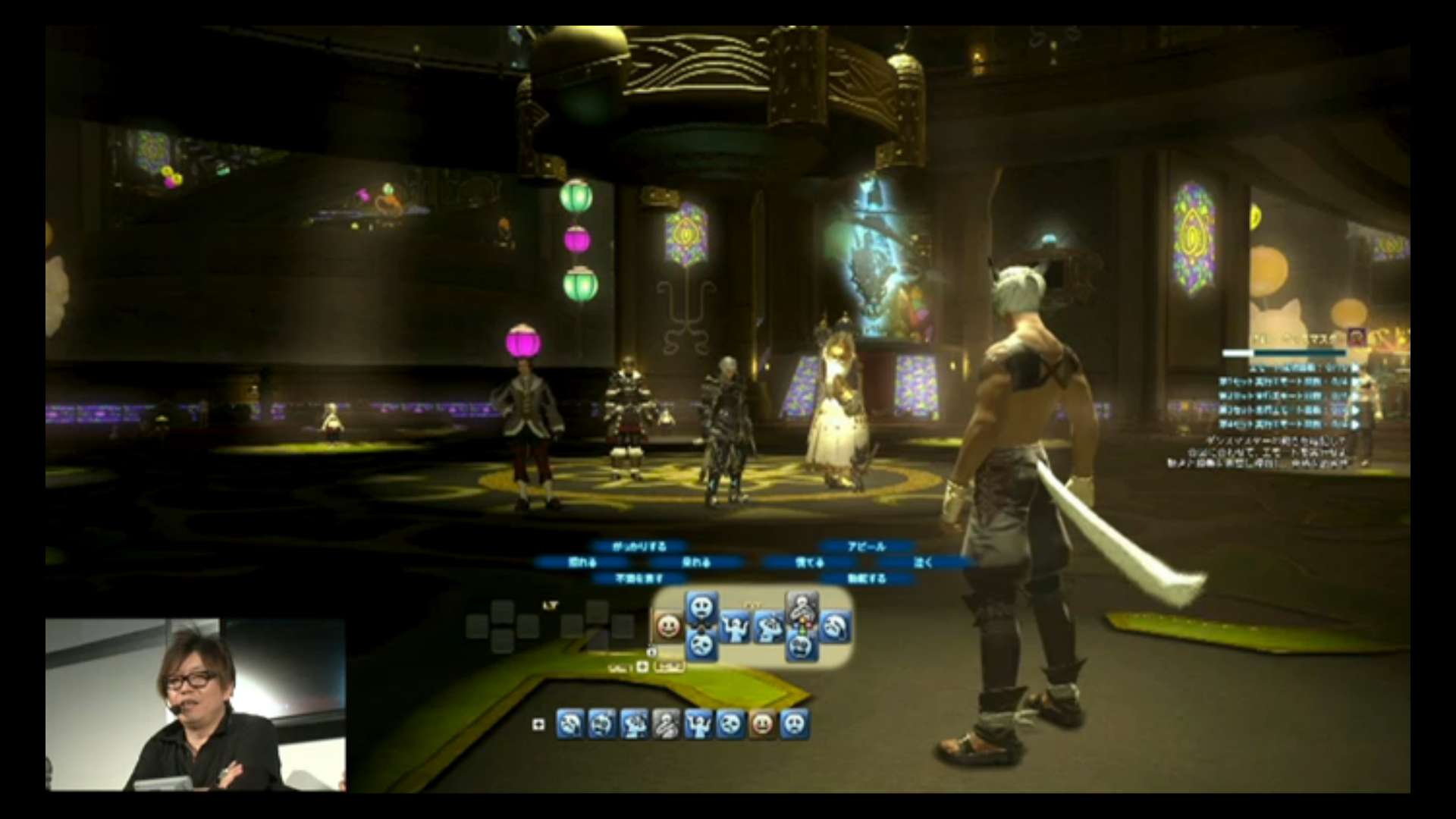Activate the arms-raised figure emote in the bottom emote bar
This screenshot has width=1456, height=819.
click(698, 724)
